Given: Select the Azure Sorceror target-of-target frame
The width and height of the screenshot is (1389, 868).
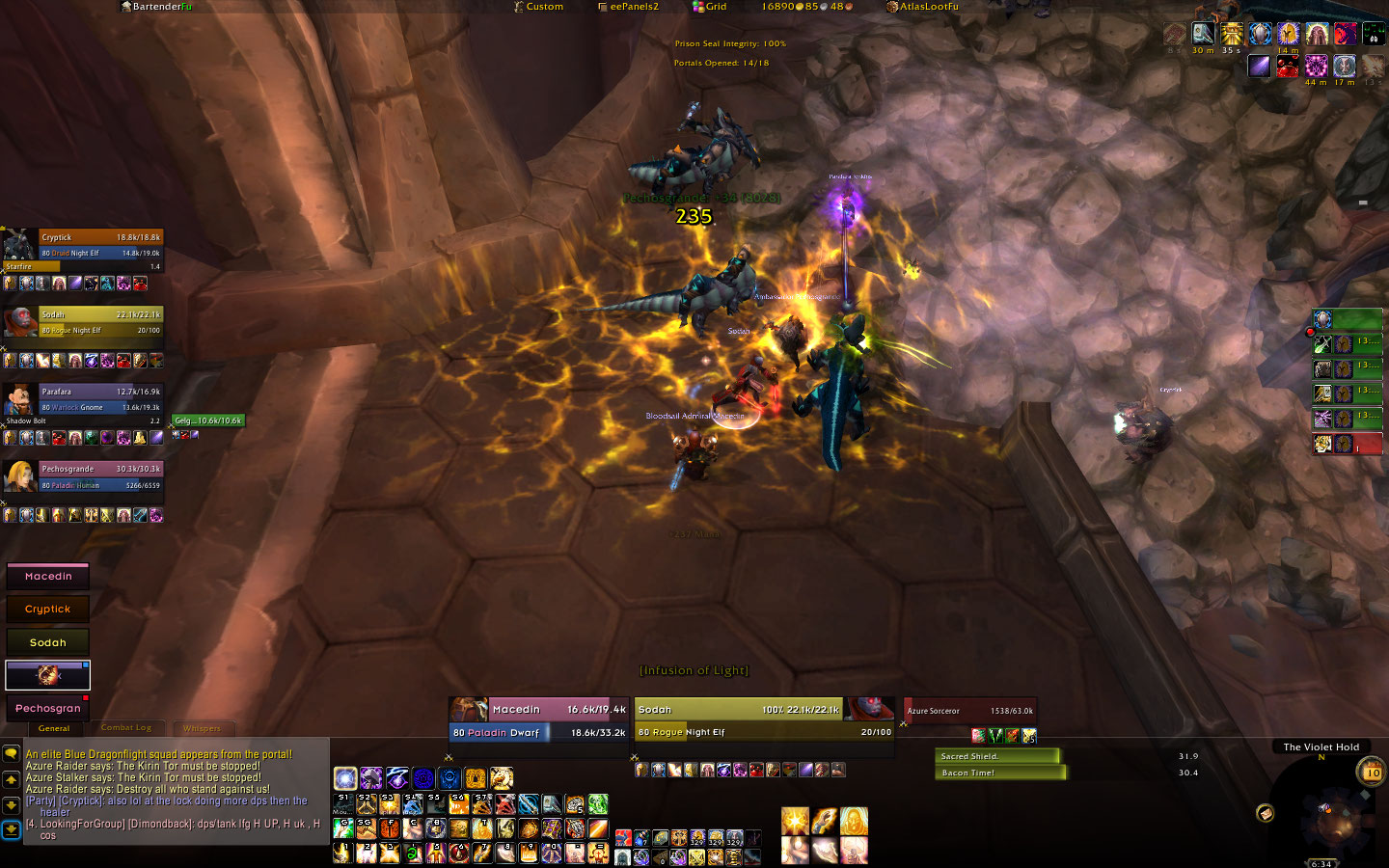Looking at the screenshot, I should (x=969, y=711).
